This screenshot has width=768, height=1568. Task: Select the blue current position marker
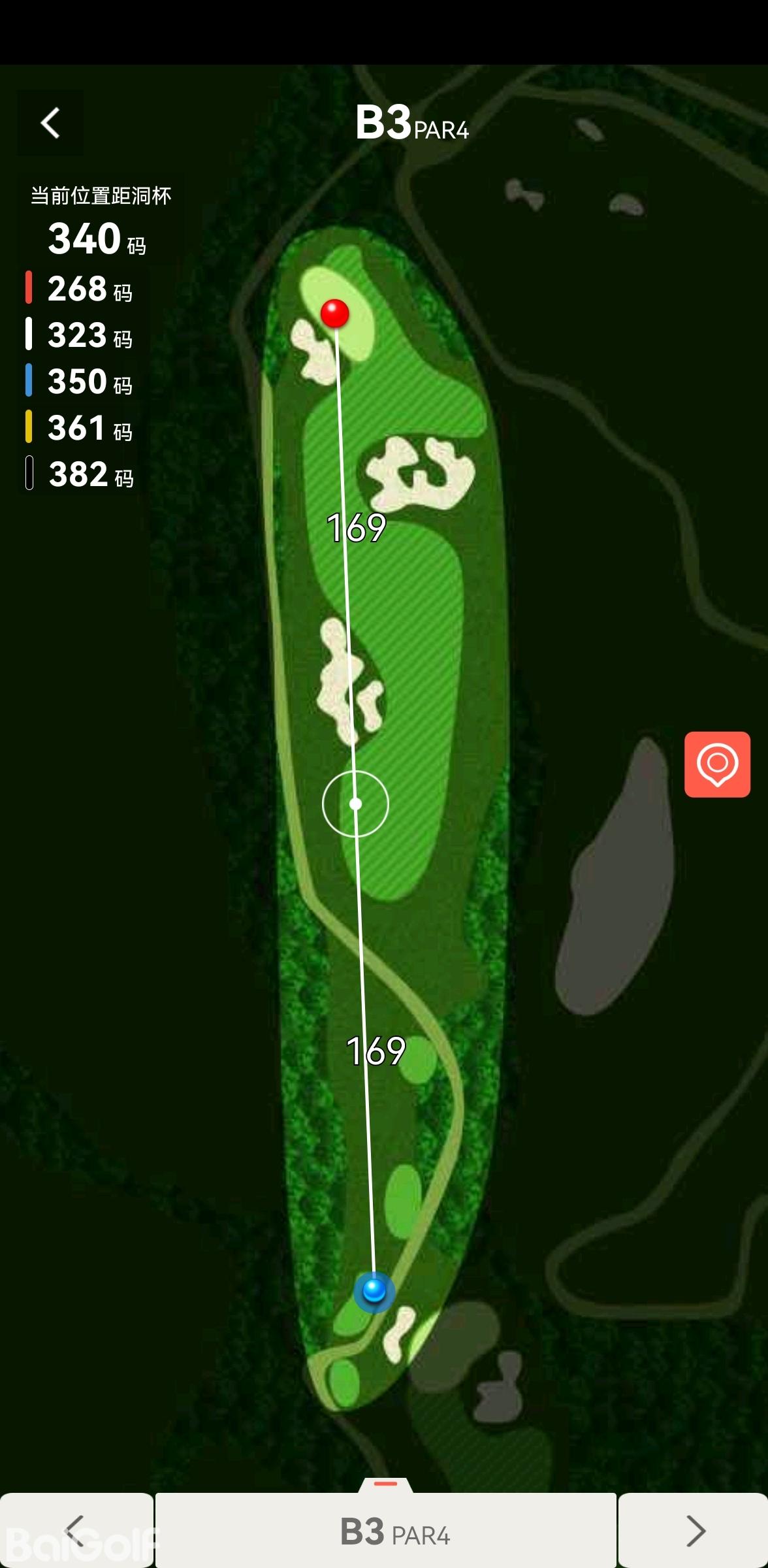coord(374,1290)
